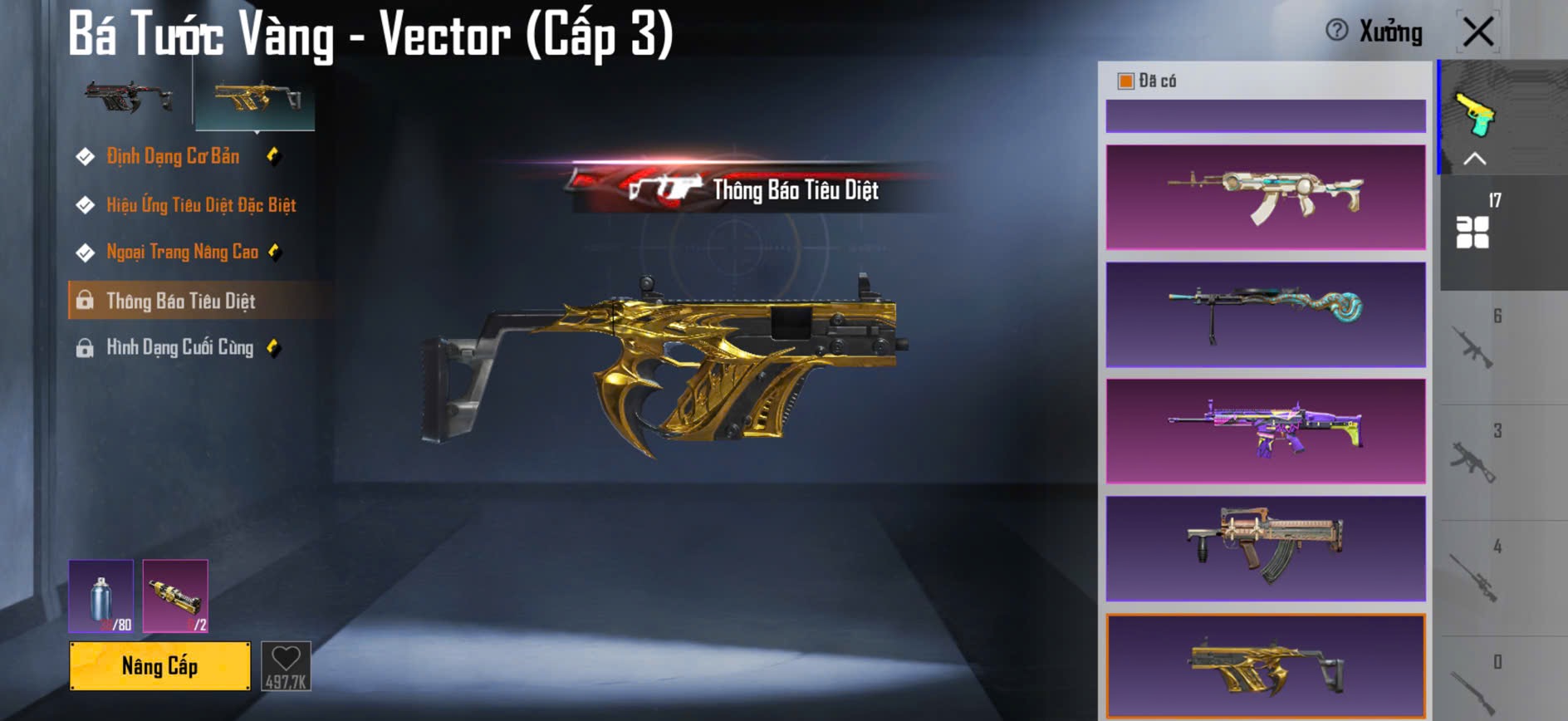
Task: Switch to the dark Vector skin thumbnail
Action: pyautogui.click(x=129, y=98)
